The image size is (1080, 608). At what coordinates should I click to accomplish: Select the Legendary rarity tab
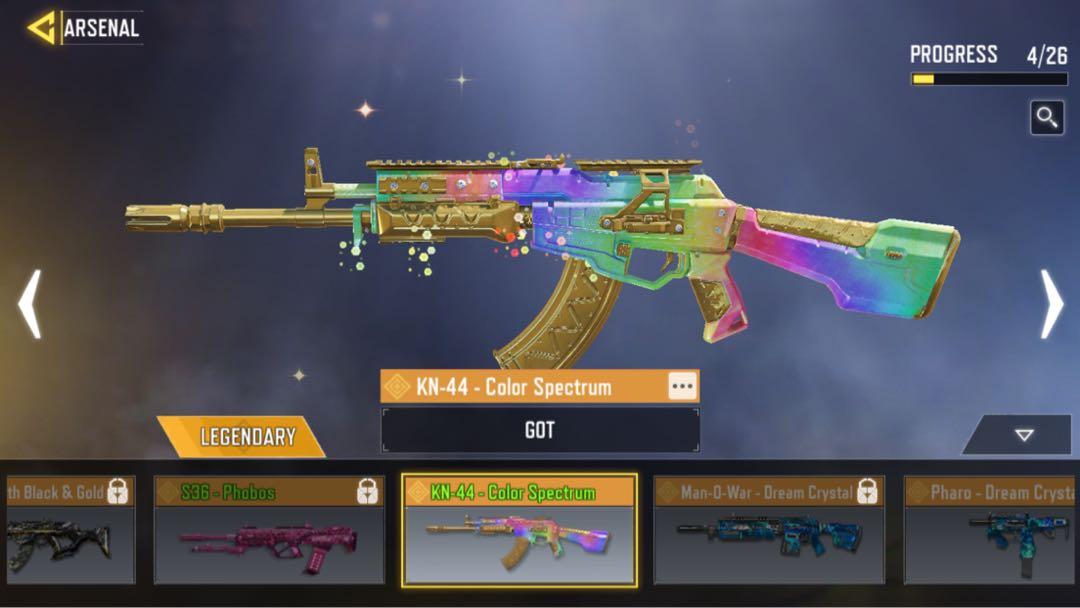(246, 437)
